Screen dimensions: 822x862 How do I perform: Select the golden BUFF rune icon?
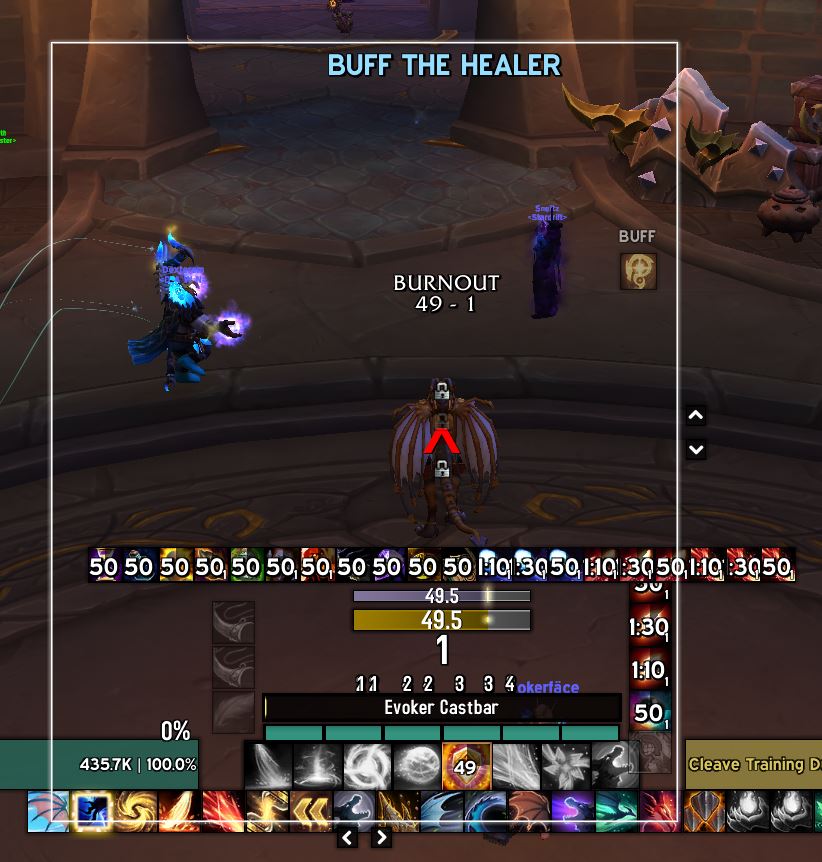coord(638,271)
